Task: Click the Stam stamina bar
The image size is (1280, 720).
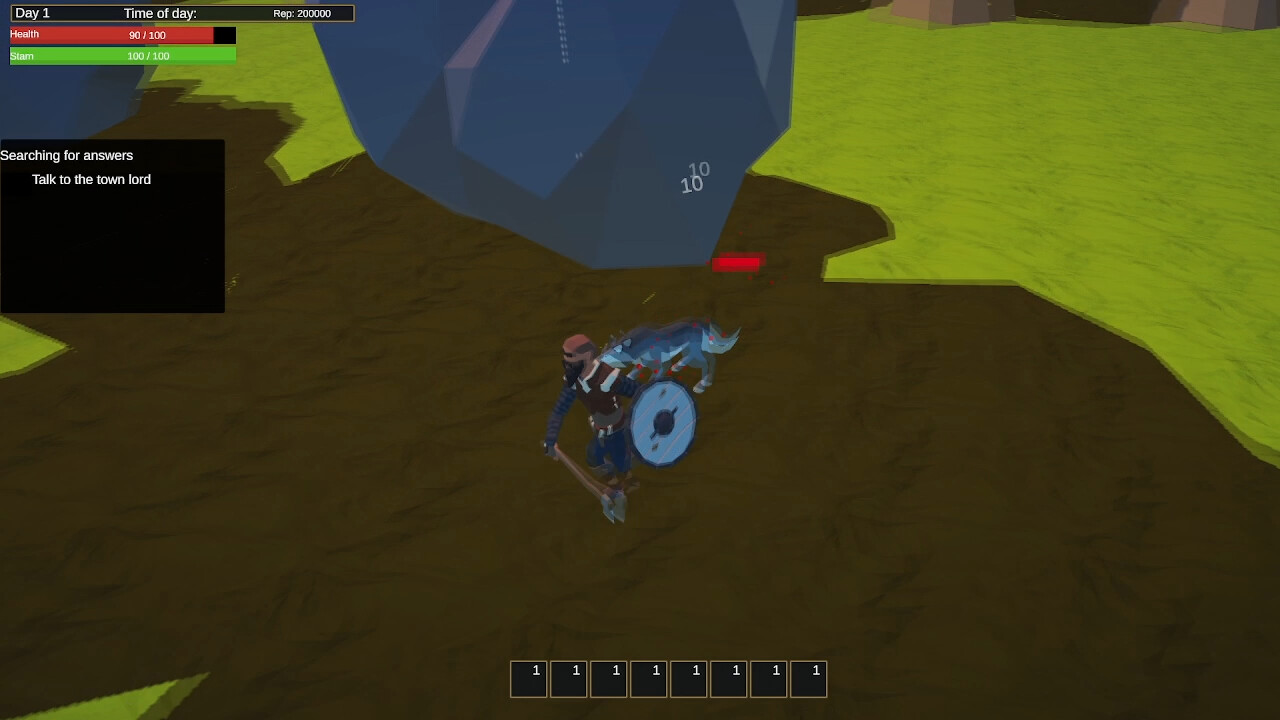Action: coord(118,56)
